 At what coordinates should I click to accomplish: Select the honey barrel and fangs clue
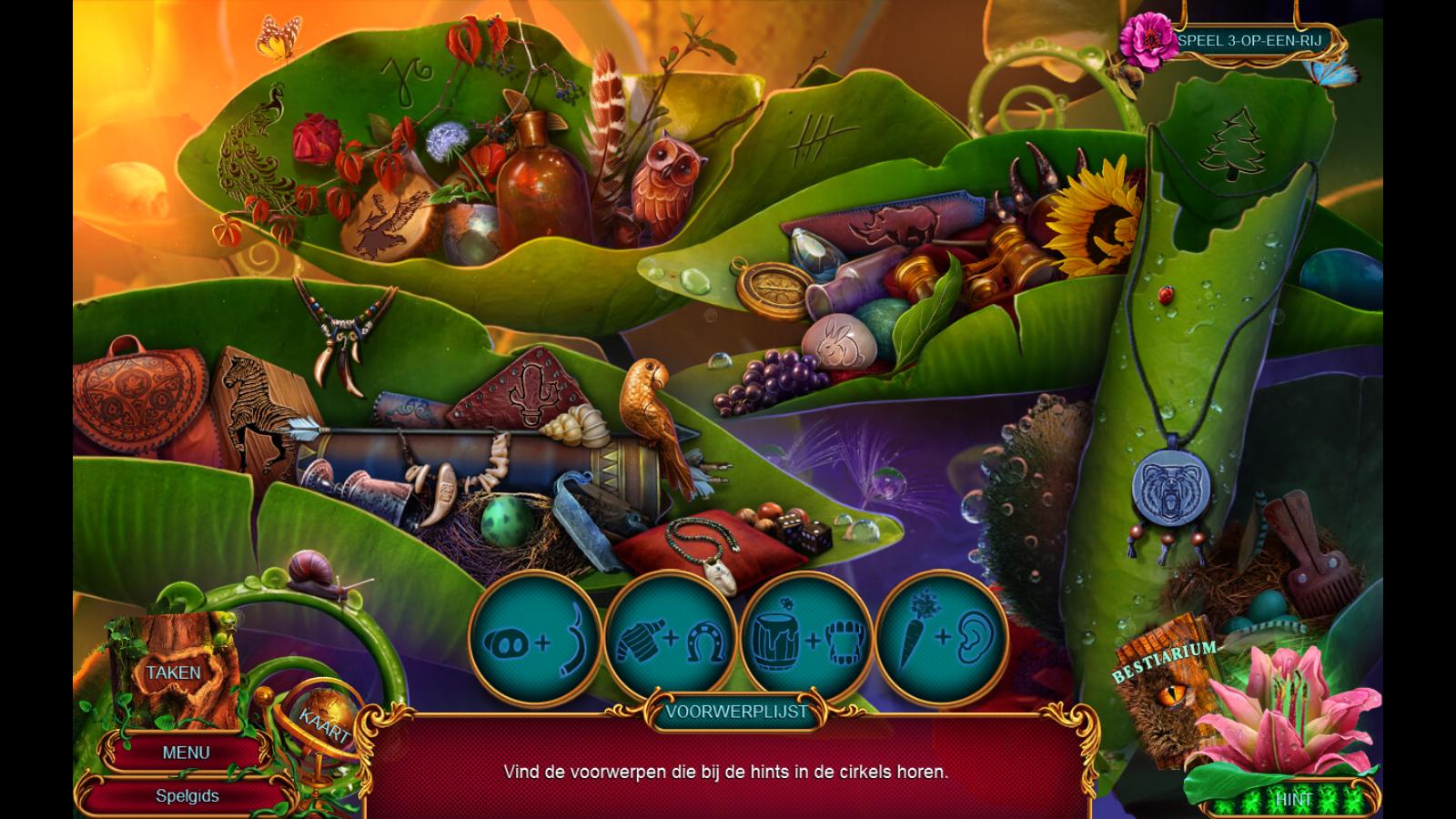(x=806, y=640)
